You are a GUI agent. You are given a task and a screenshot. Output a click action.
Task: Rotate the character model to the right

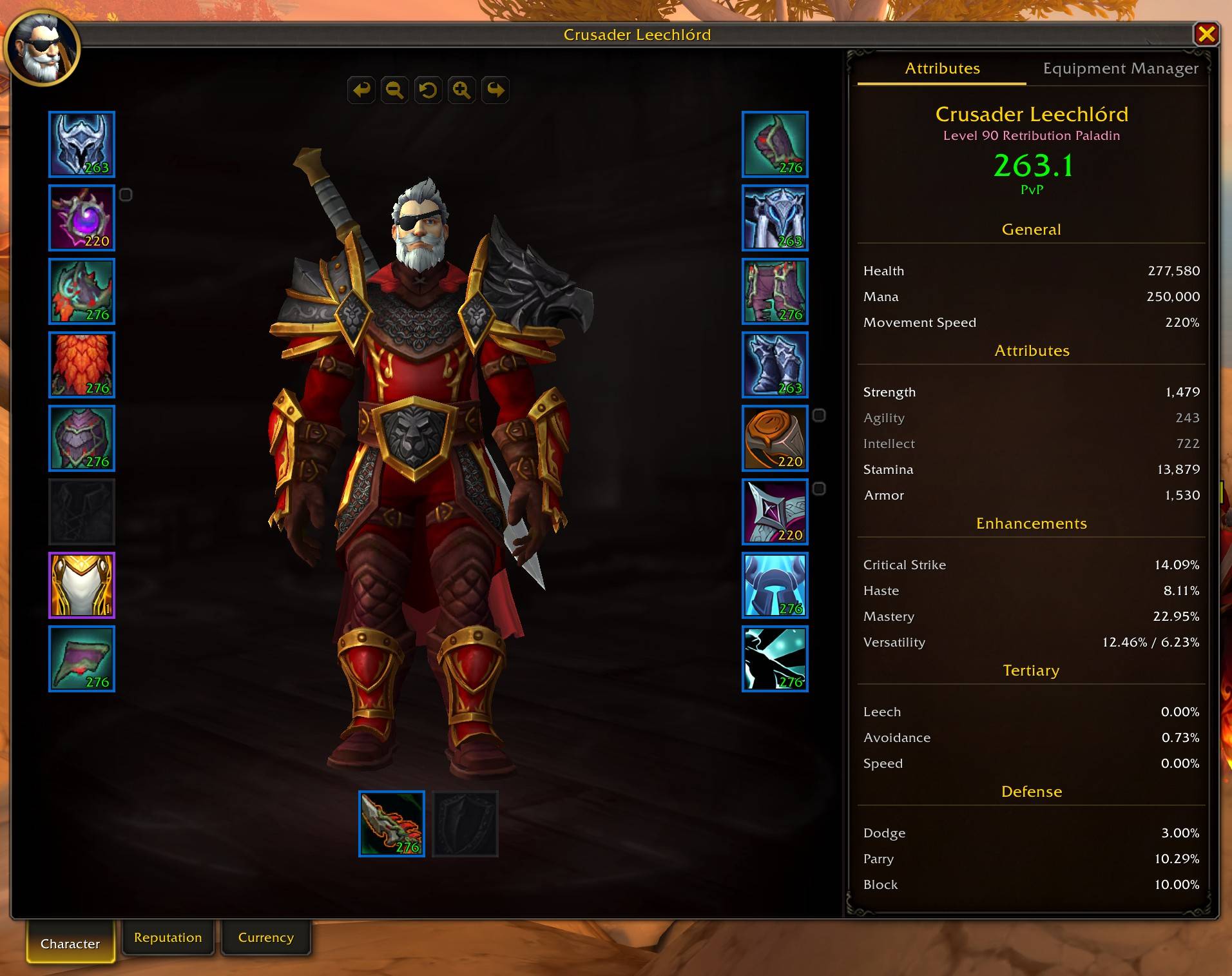tap(495, 90)
